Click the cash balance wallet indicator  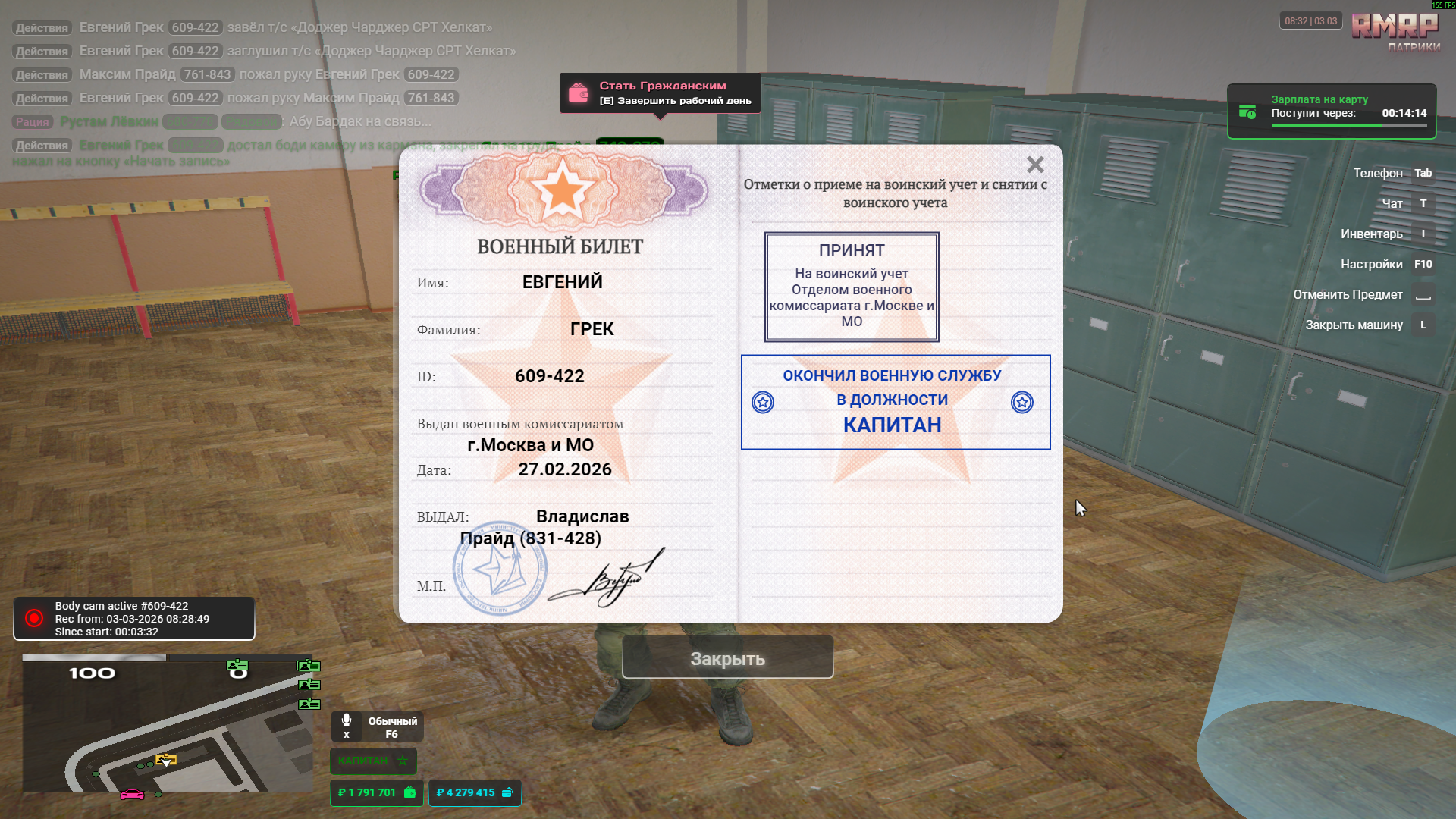coord(376,792)
